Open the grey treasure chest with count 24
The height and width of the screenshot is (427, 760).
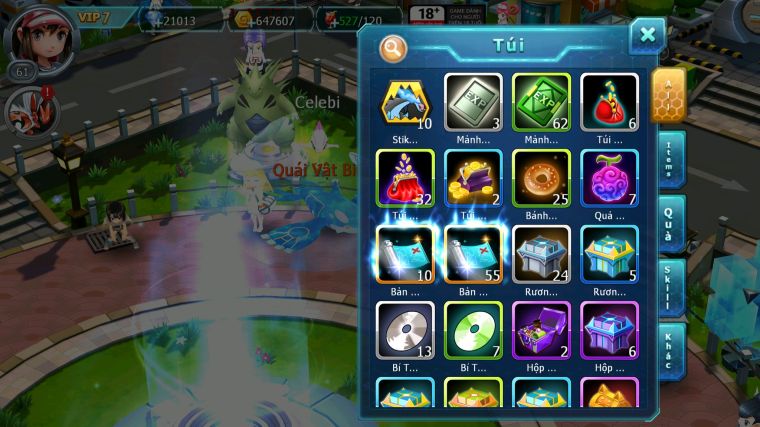(541, 251)
